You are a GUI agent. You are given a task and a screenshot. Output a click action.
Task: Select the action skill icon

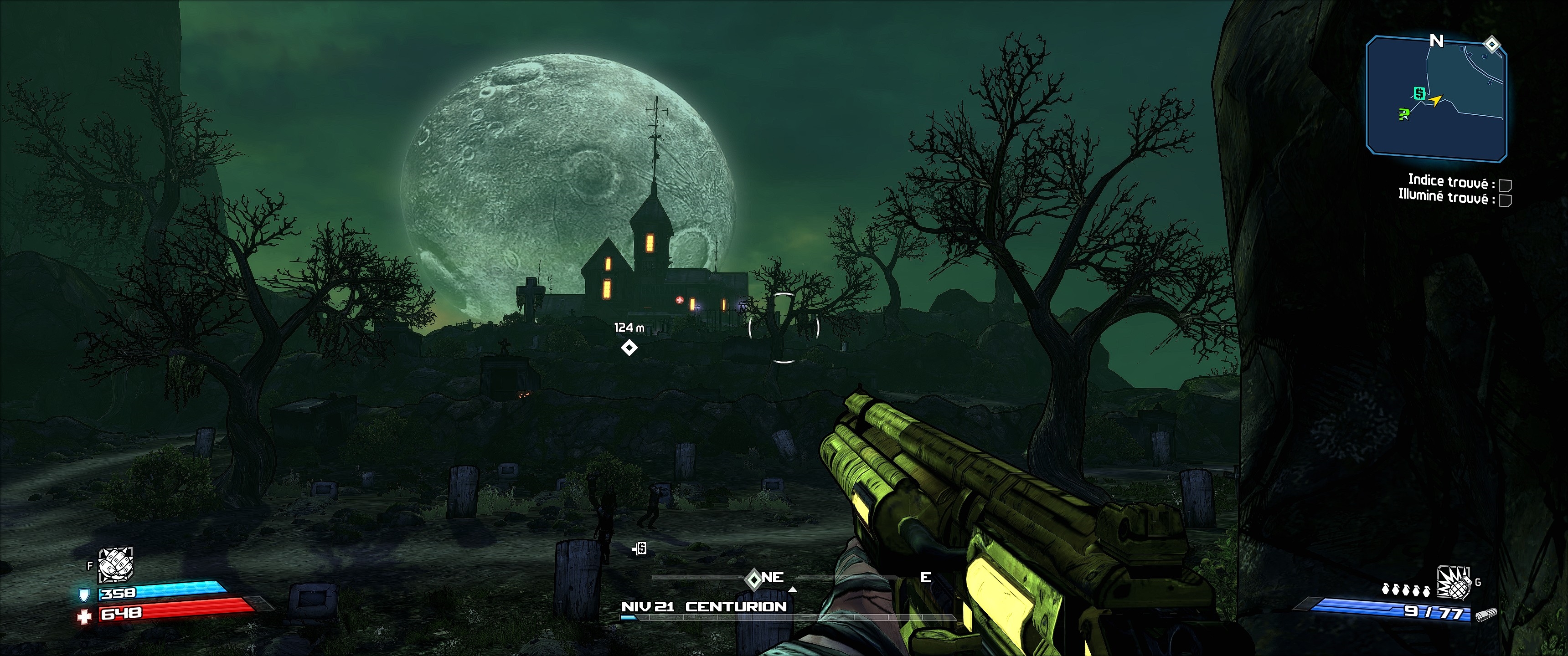[116, 565]
